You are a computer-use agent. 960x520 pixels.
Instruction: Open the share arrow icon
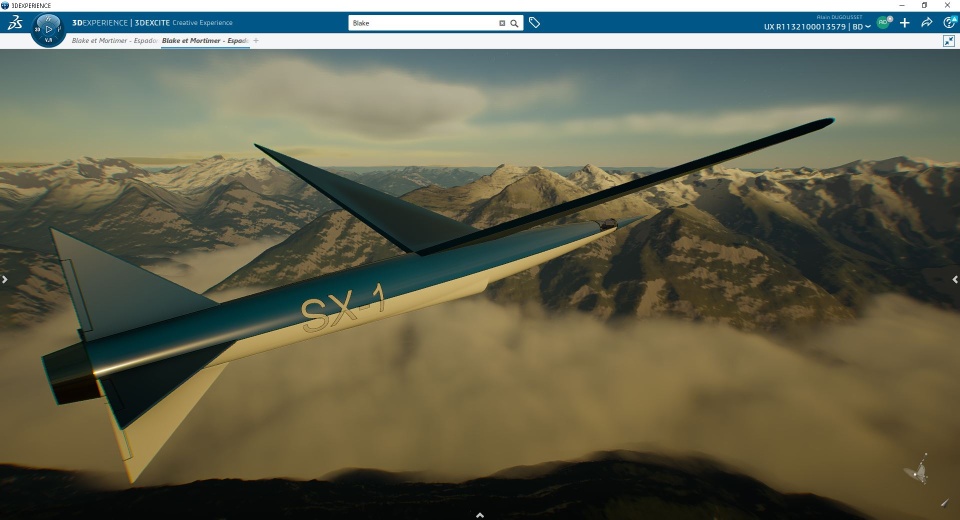tap(927, 22)
